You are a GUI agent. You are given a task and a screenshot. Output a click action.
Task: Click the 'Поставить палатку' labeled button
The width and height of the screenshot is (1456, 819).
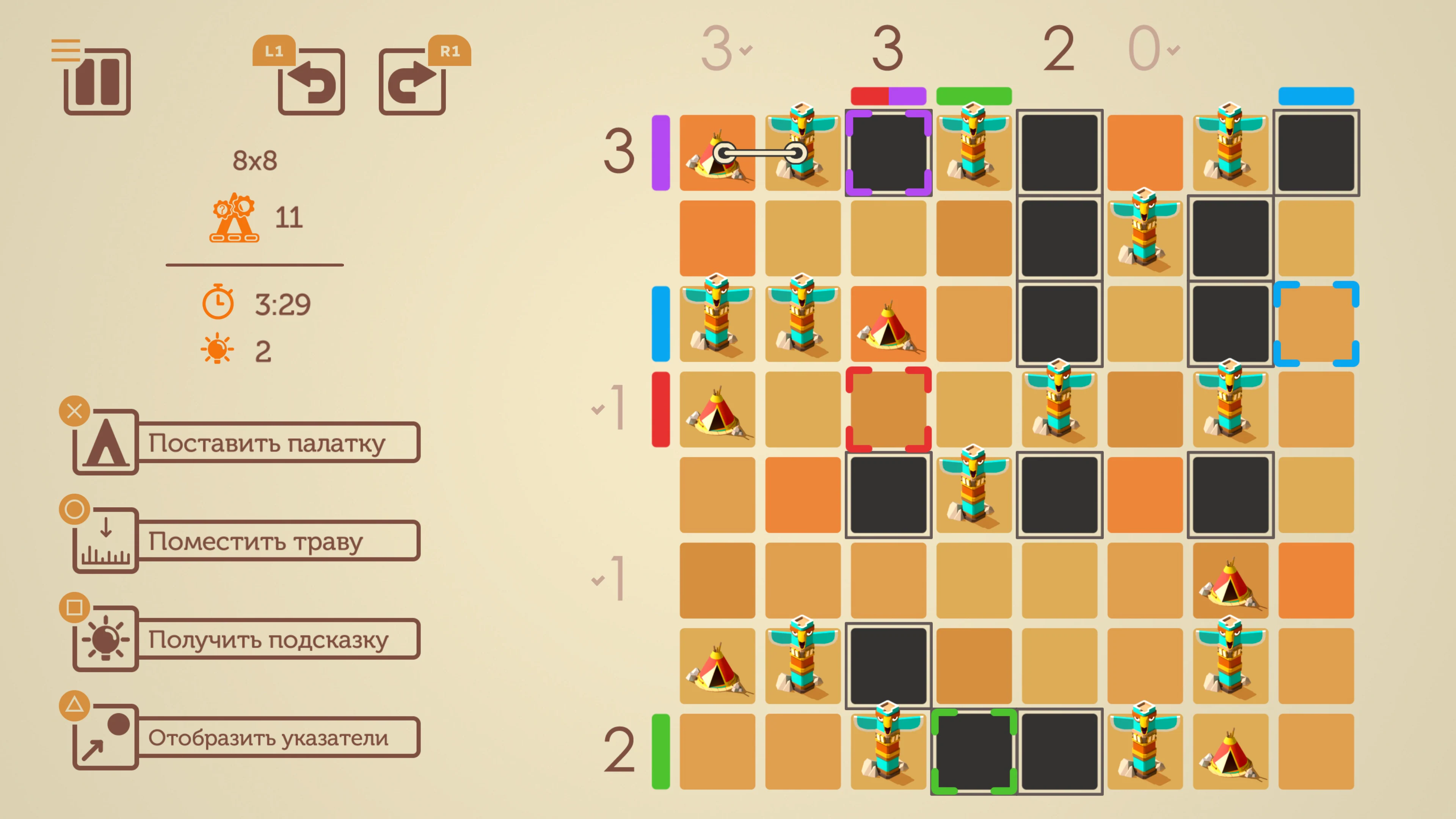tap(268, 442)
